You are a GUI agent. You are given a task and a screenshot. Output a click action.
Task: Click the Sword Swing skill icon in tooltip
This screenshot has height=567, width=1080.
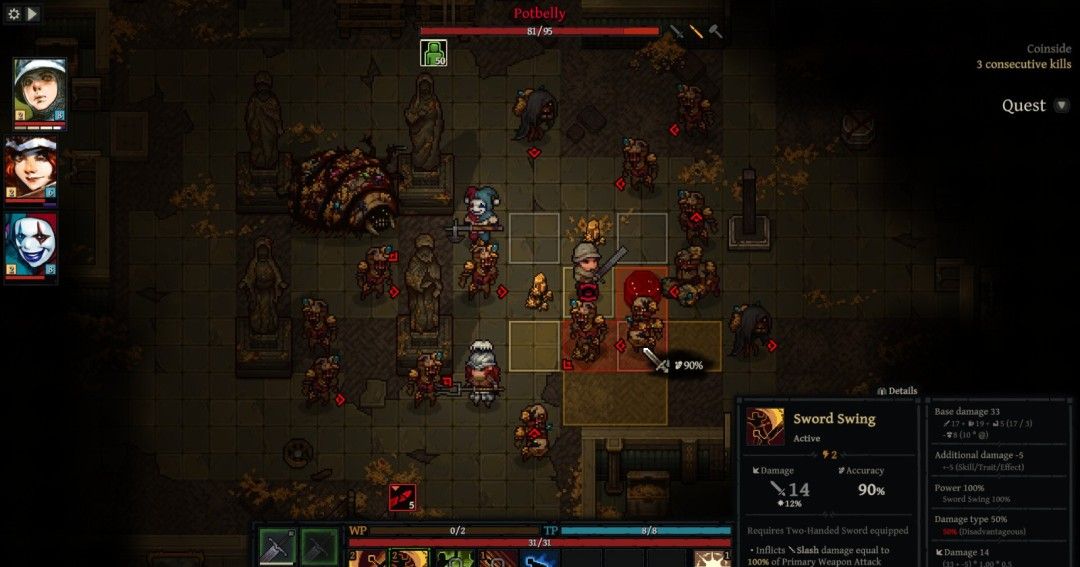(x=765, y=427)
